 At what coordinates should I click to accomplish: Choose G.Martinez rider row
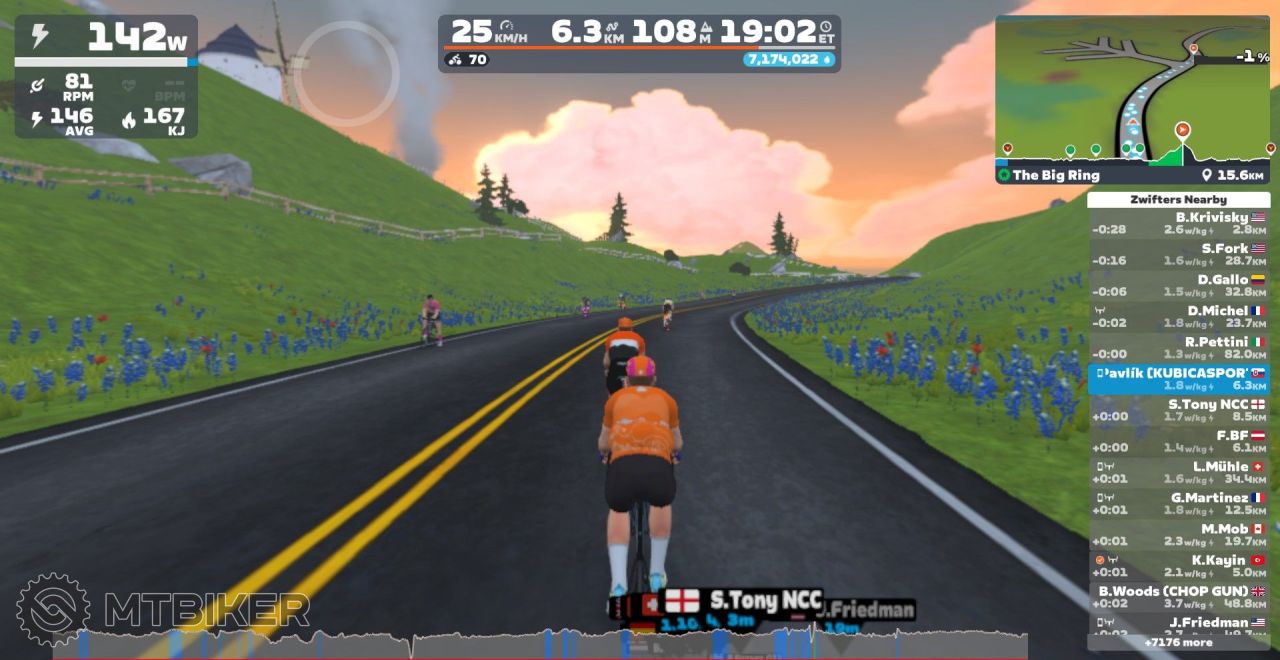pos(1178,503)
